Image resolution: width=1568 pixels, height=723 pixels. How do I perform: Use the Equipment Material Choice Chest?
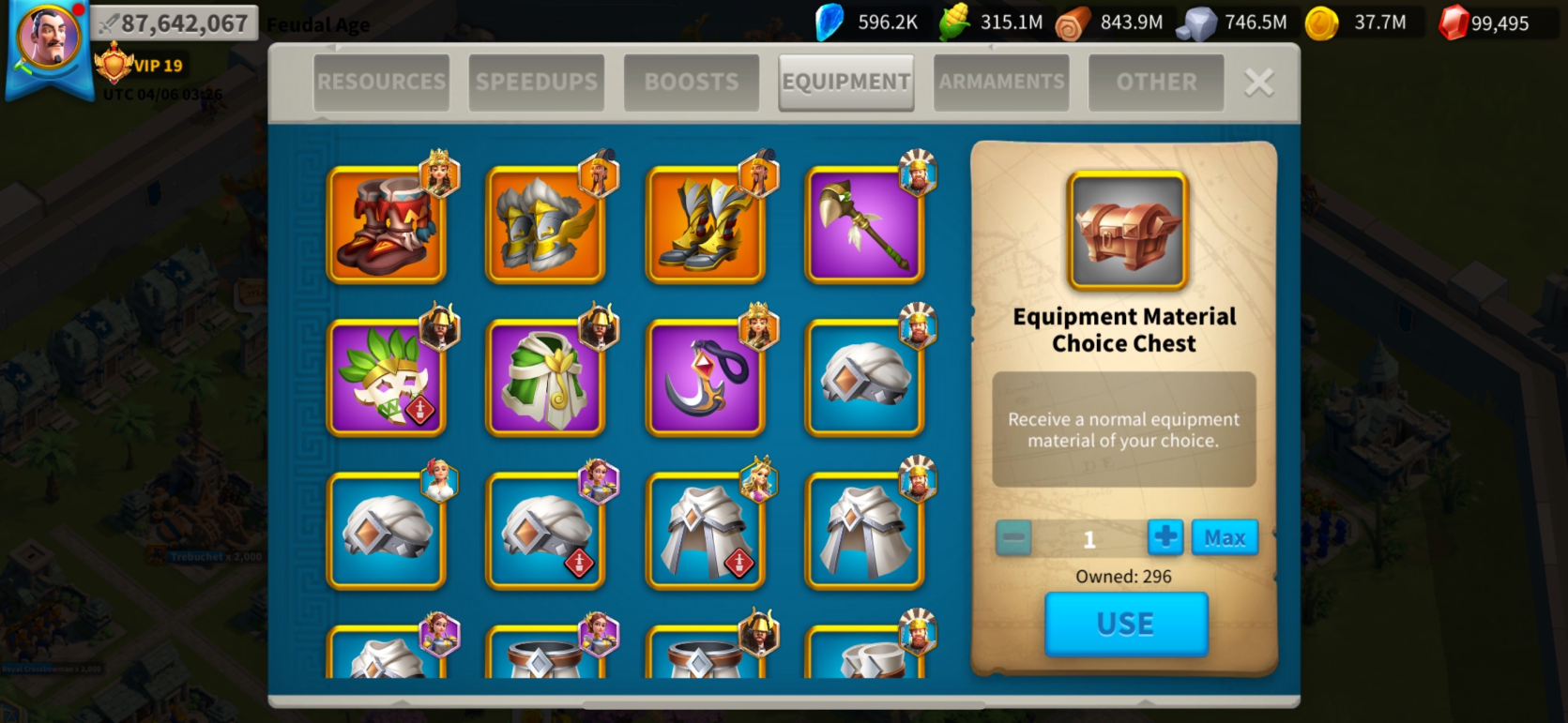point(1125,624)
